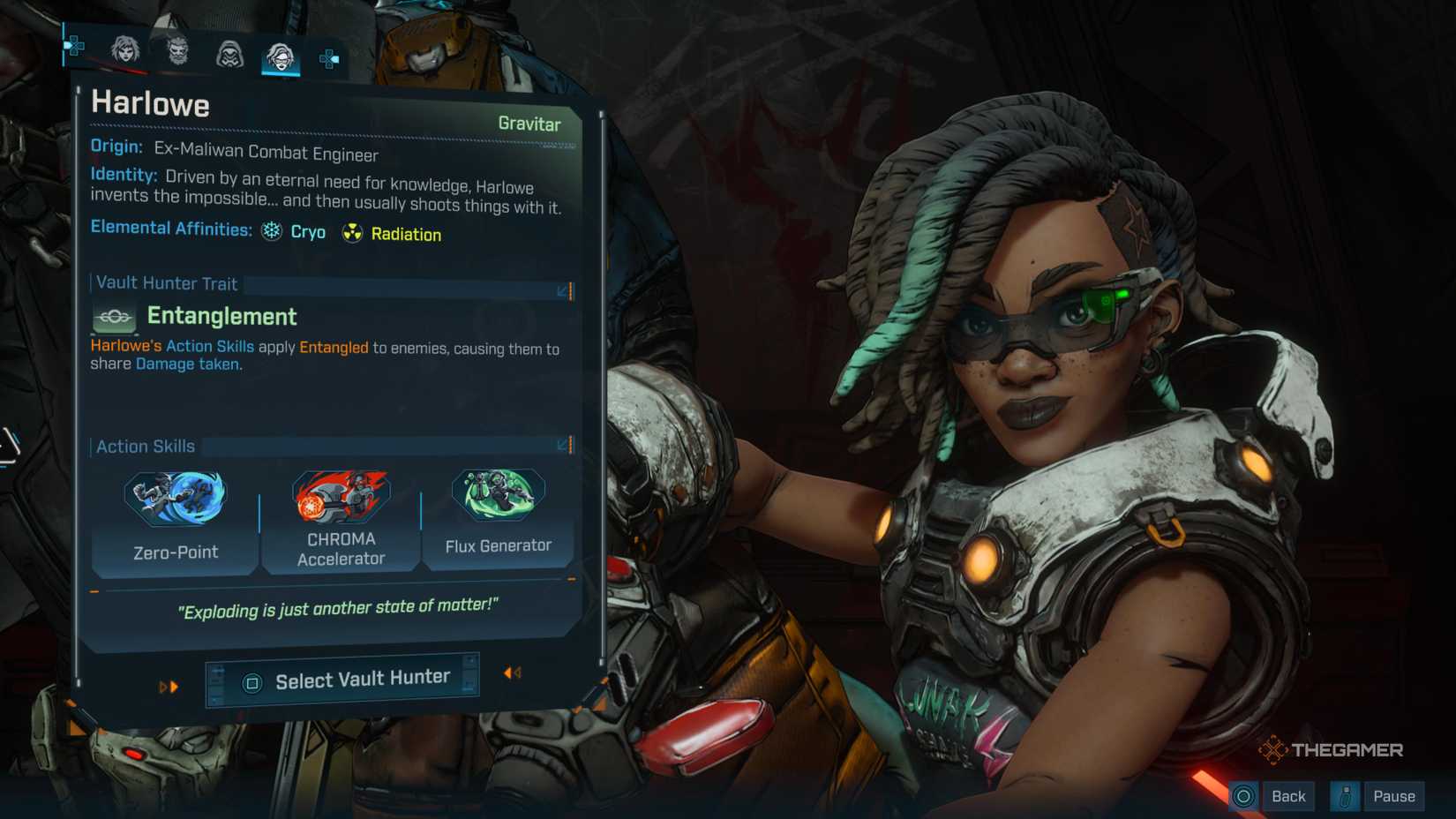
Task: Click the Back button
Action: tap(1289, 795)
